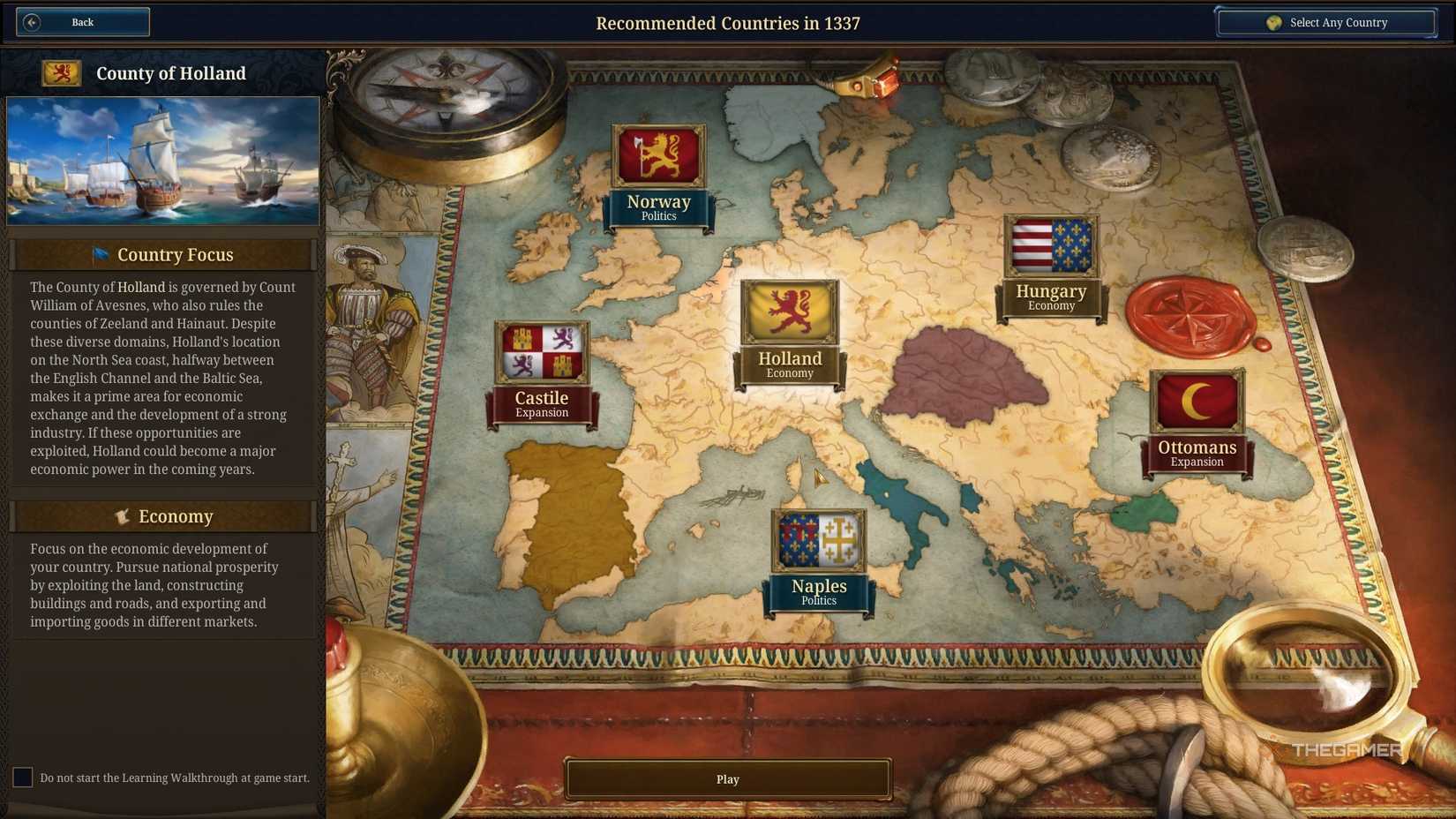Click the coin icon beside Economy
Viewport: 1456px width, 819px height.
click(x=123, y=515)
